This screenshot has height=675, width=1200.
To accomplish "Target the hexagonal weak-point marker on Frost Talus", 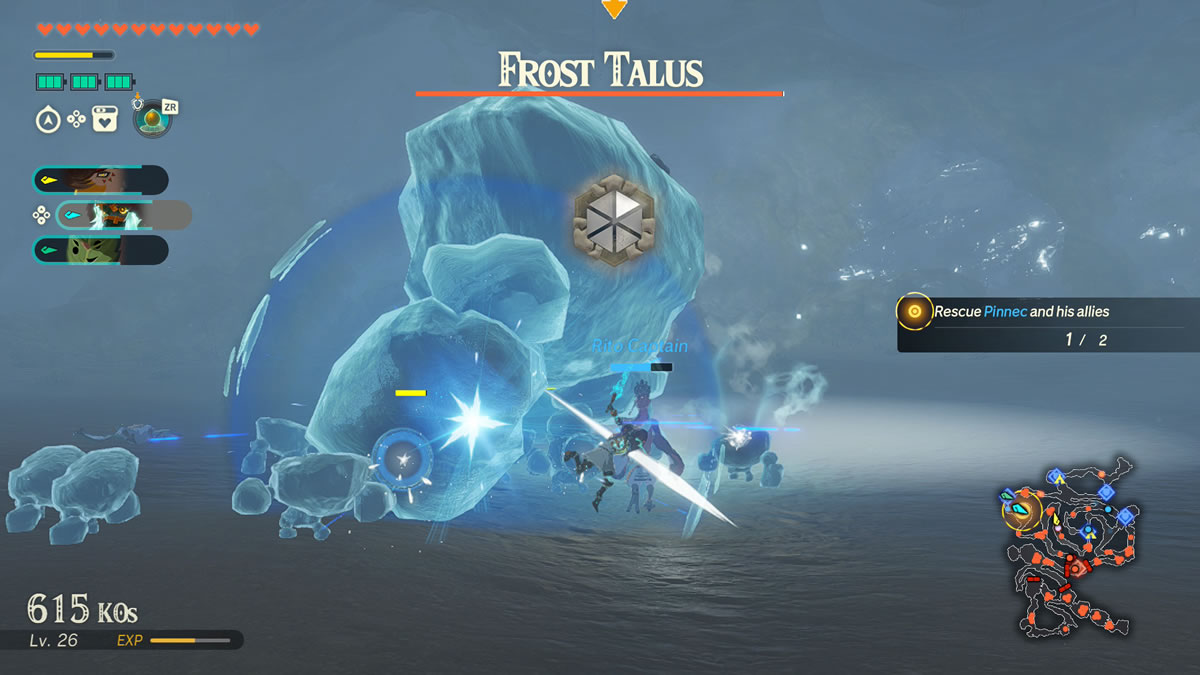I will tap(614, 219).
